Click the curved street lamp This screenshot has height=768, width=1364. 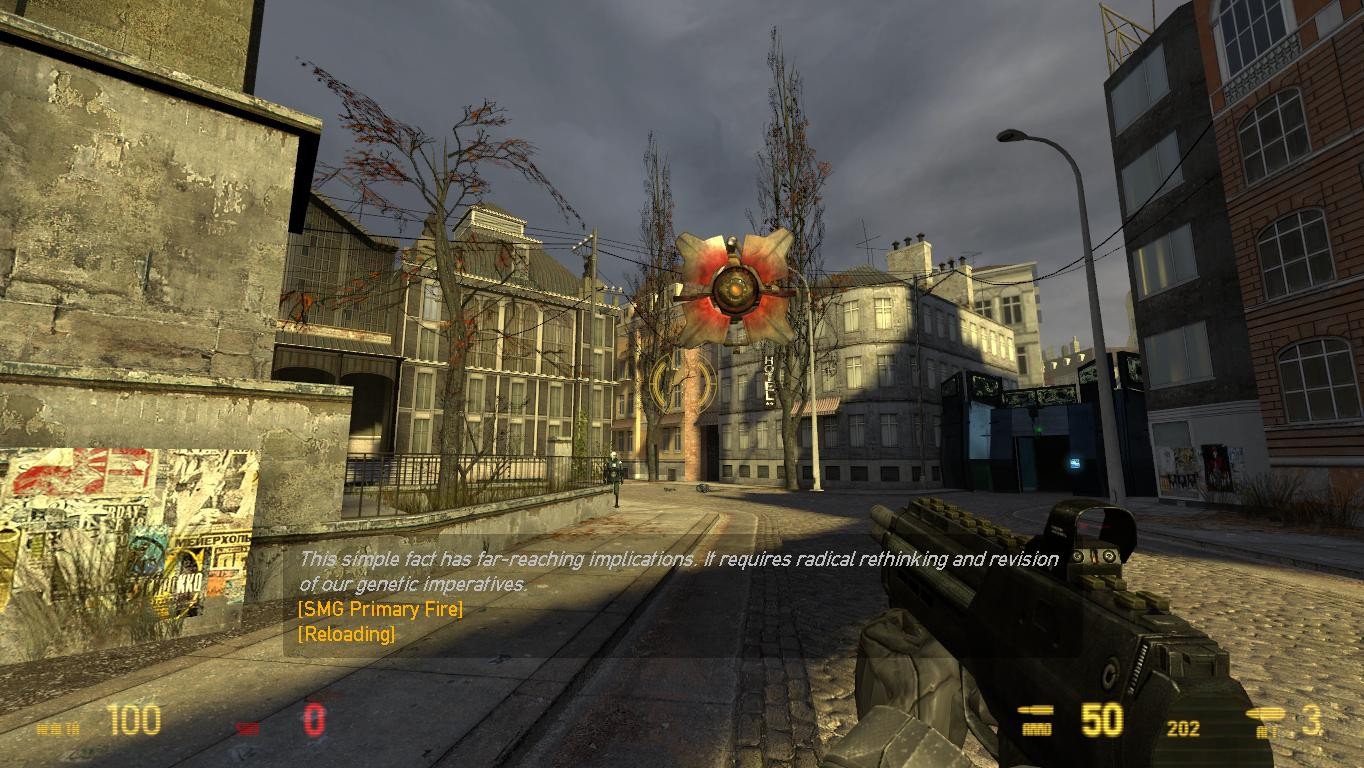click(1012, 135)
